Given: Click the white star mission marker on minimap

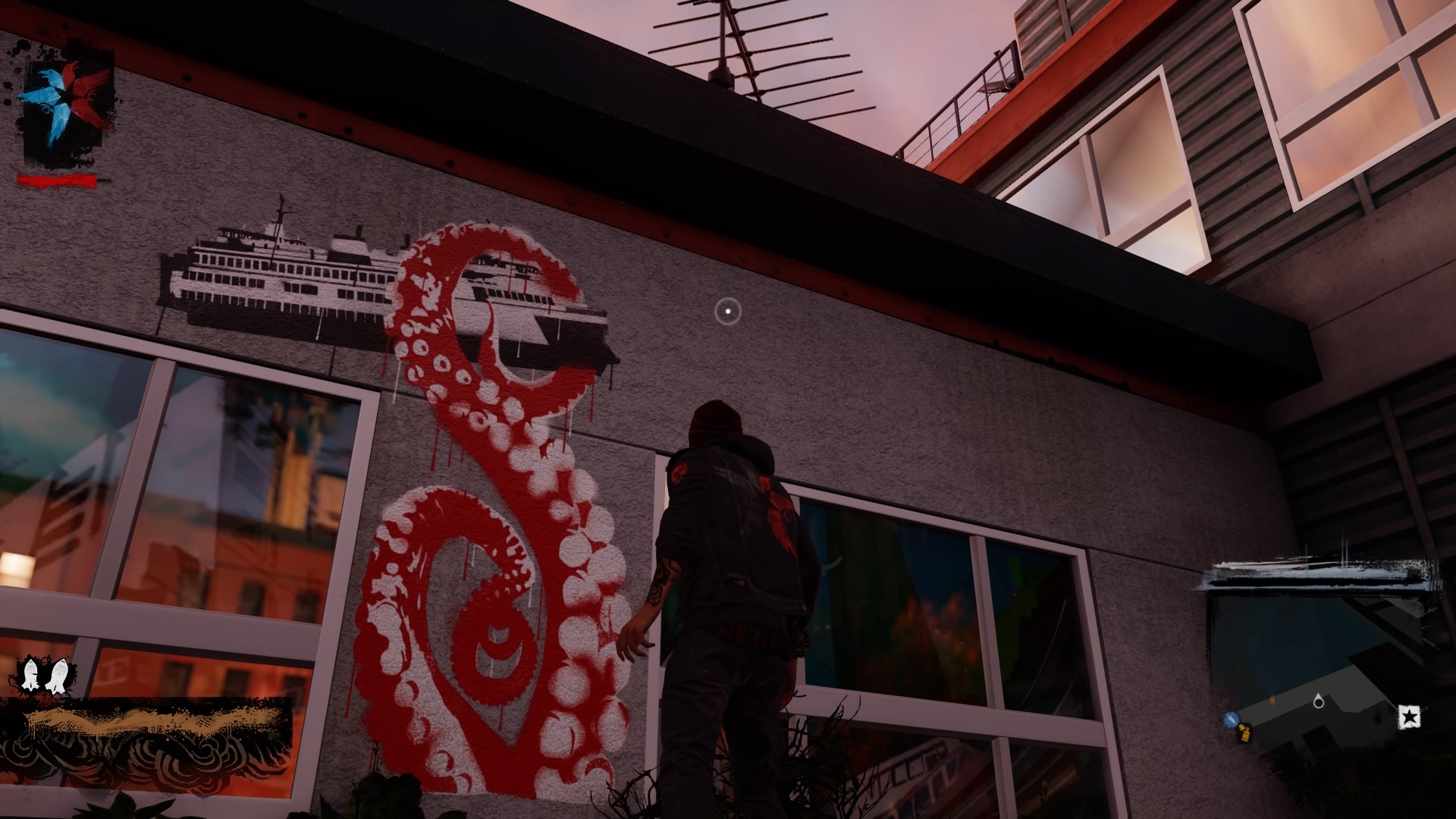Looking at the screenshot, I should [1409, 717].
